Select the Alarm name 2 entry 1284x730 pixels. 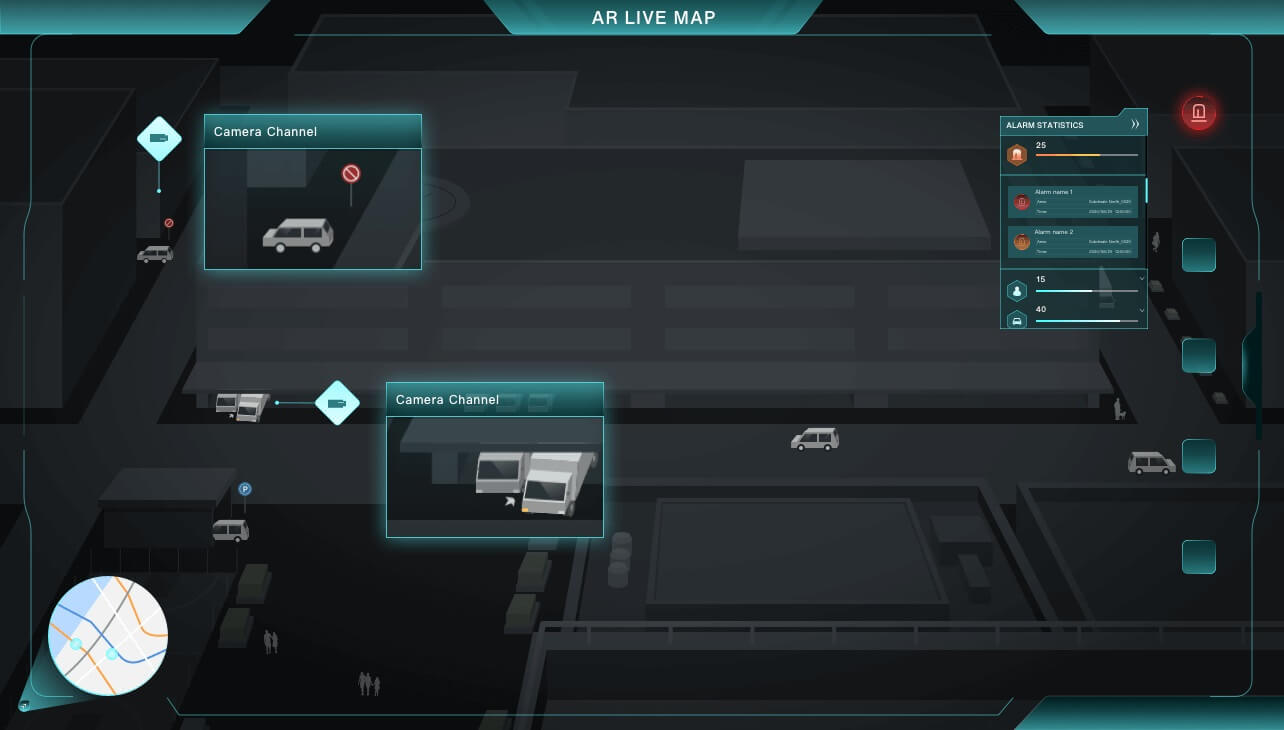[x=1072, y=241]
